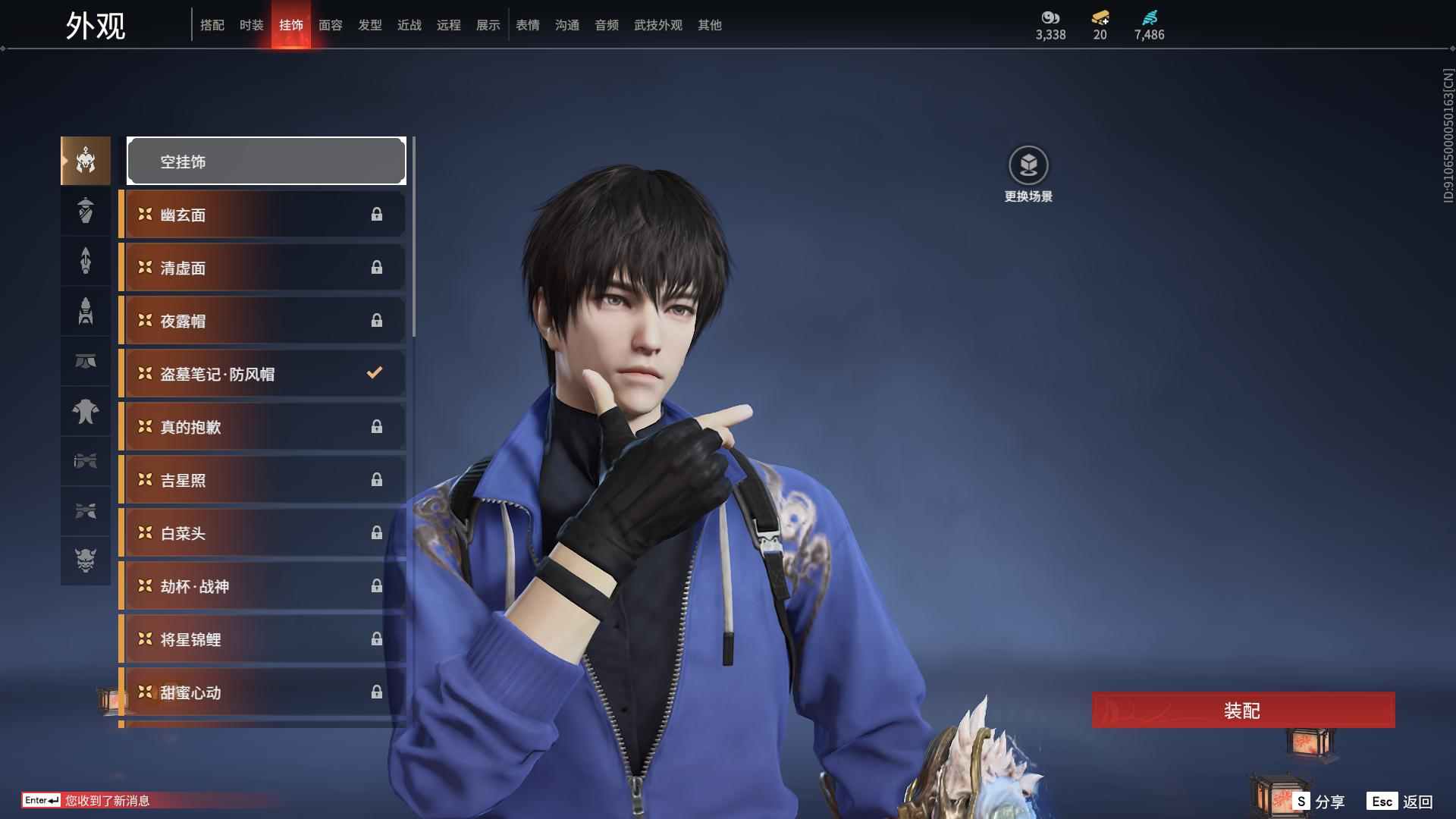Select the 面容 tab

[x=330, y=25]
